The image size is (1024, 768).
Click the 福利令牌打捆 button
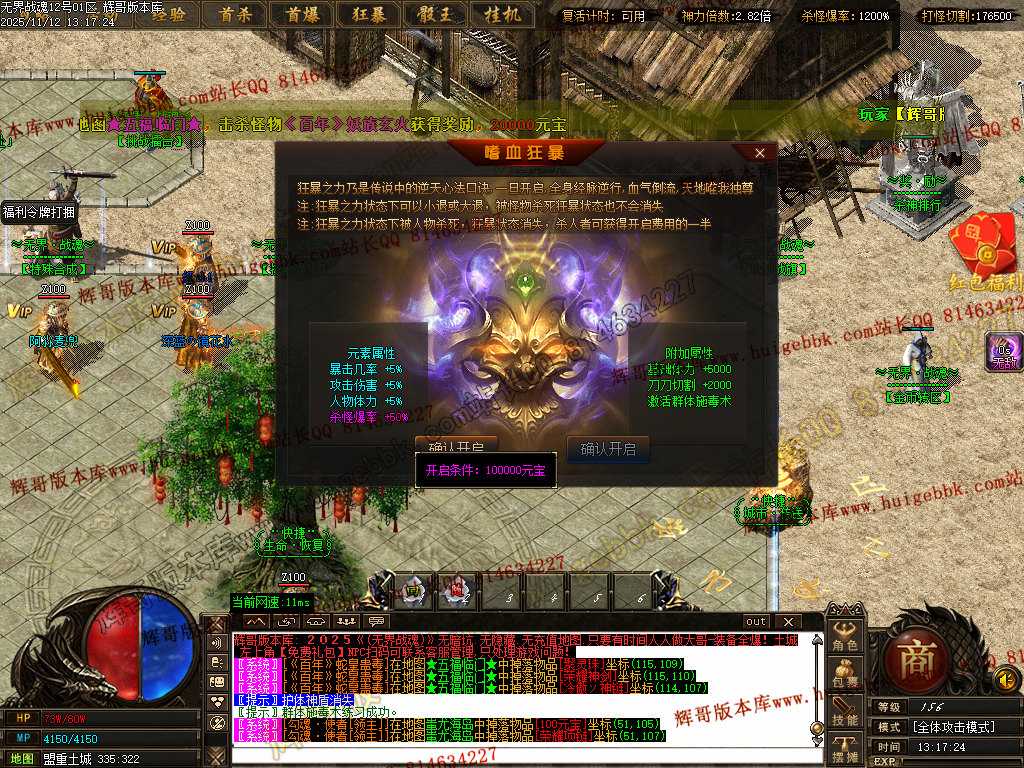coord(38,212)
